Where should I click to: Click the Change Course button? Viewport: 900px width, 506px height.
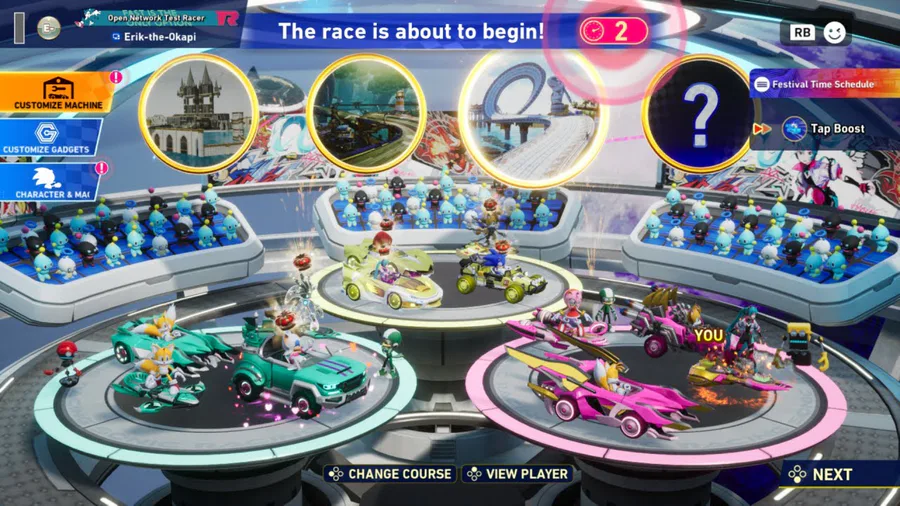click(390, 474)
